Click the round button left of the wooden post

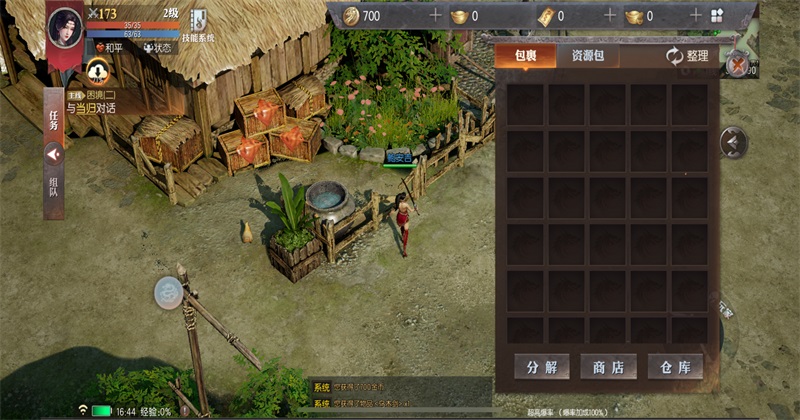[167, 292]
